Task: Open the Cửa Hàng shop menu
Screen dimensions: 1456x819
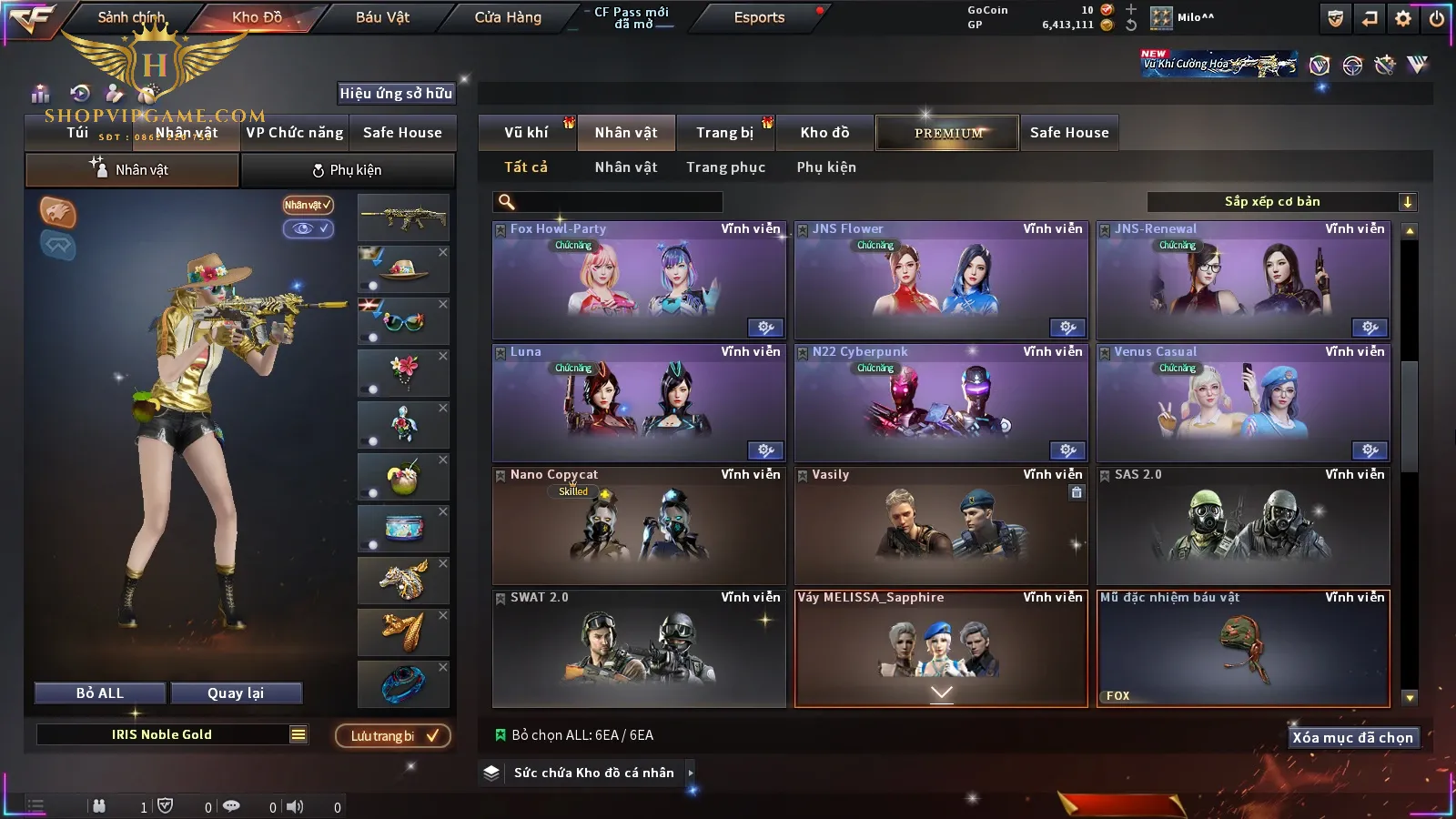Action: point(508,17)
